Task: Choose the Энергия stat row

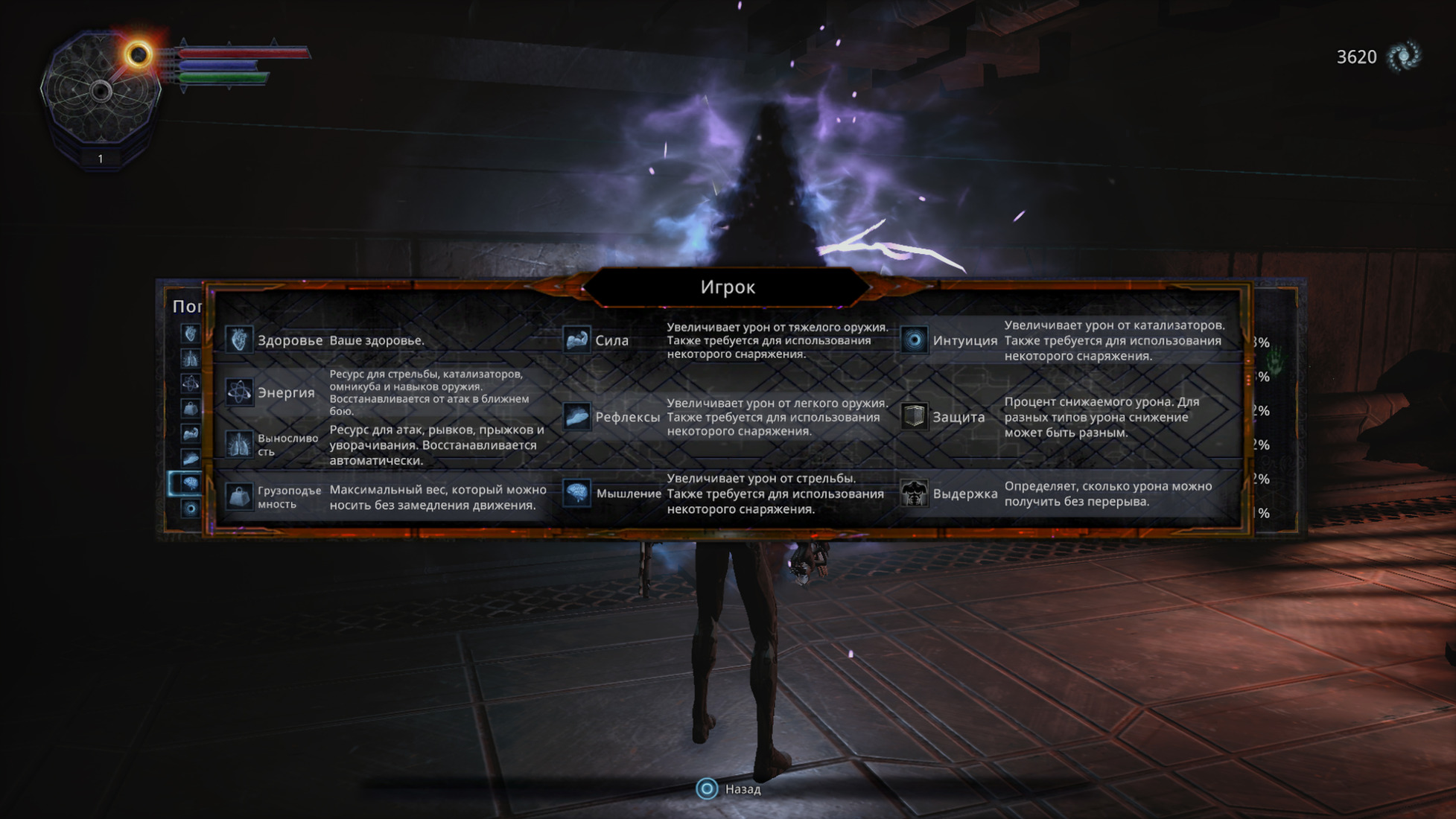Action: pyautogui.click(x=286, y=392)
